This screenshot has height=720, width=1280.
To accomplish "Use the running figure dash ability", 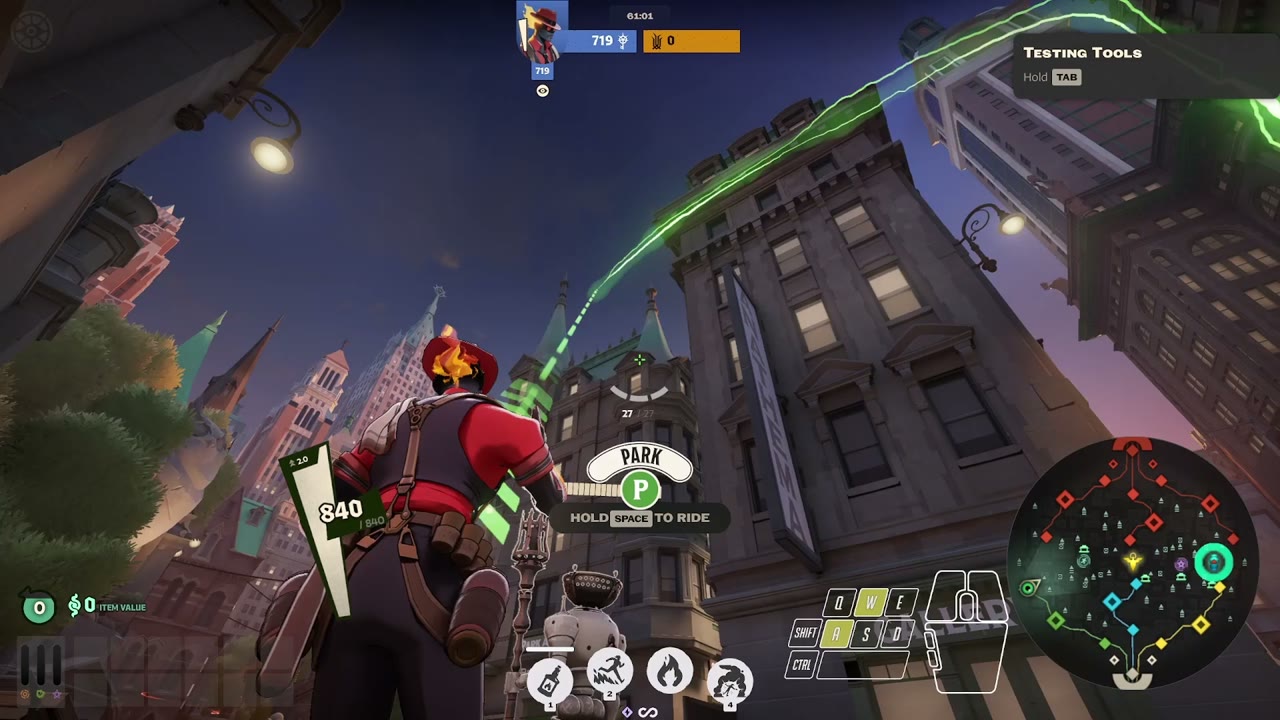I will pyautogui.click(x=609, y=670).
